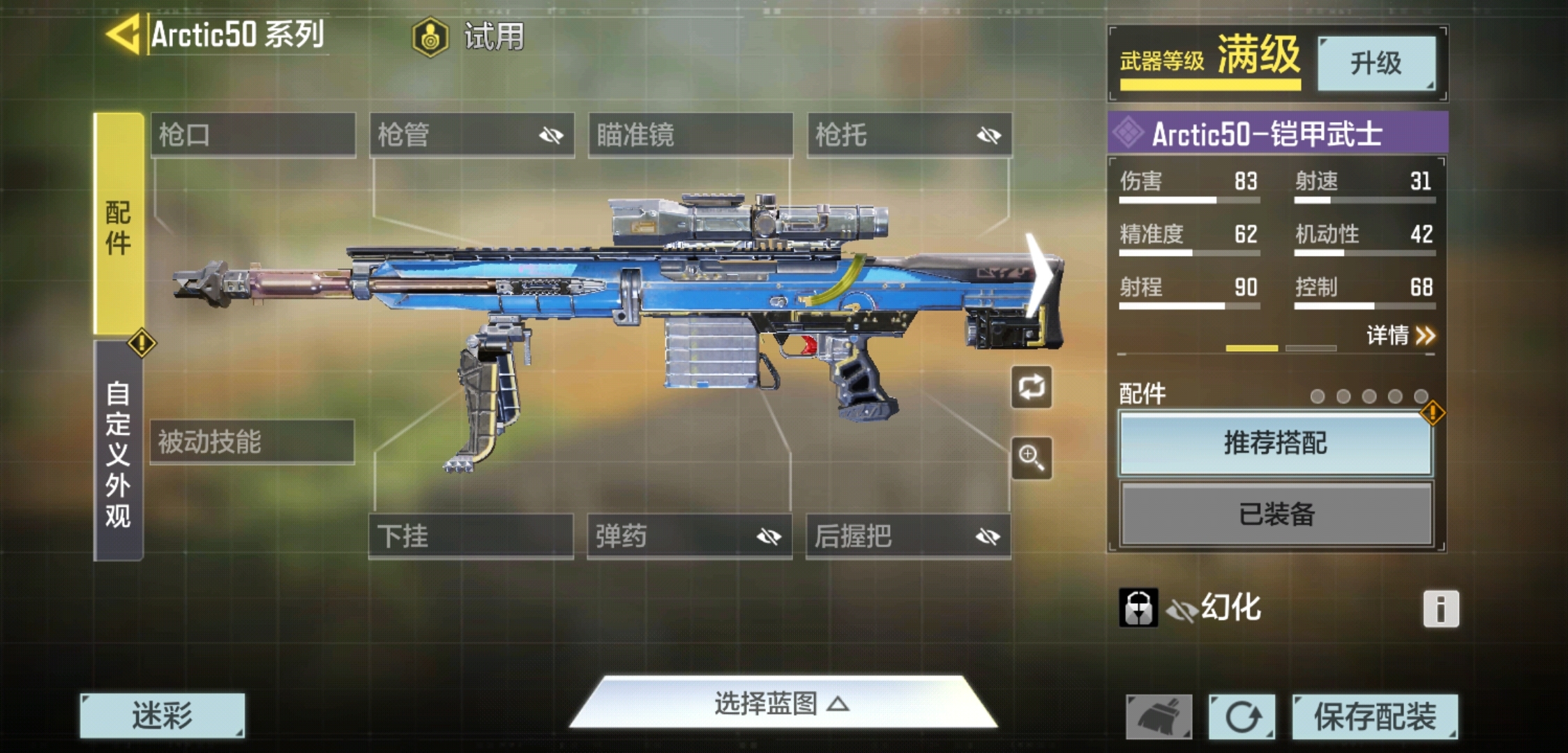The image size is (1568, 753).
Task: Go back using the yellow arrow
Action: click(124, 35)
